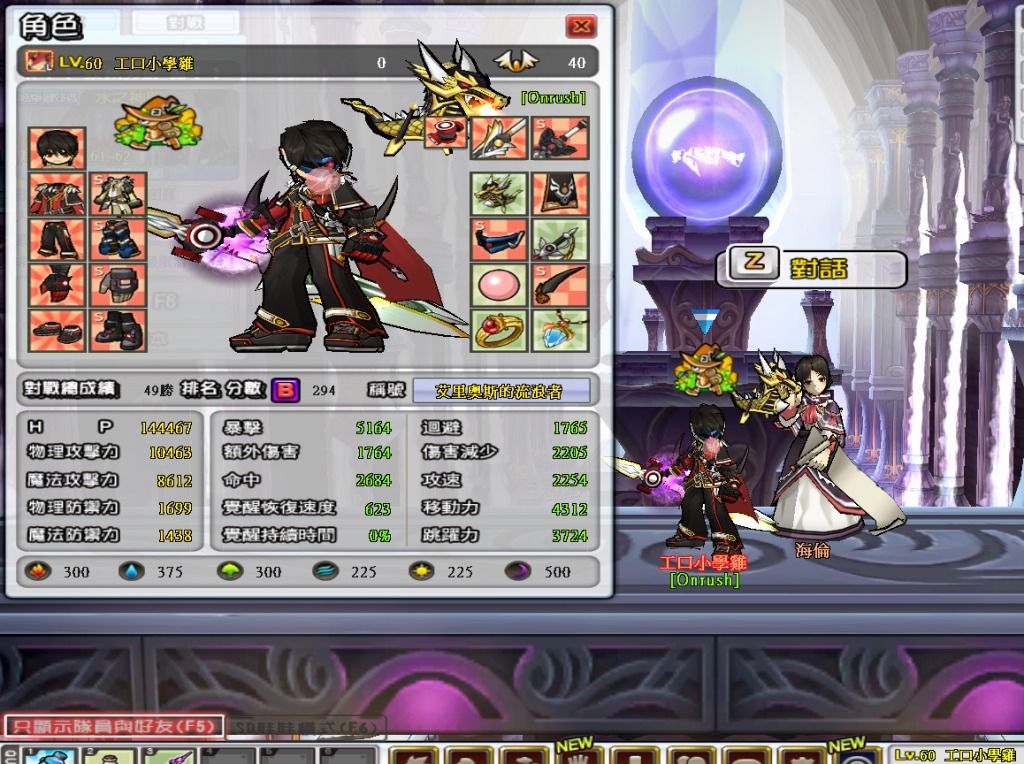The height and width of the screenshot is (764, 1024).
Task: Select the black pants equipment slot
Action: point(57,240)
